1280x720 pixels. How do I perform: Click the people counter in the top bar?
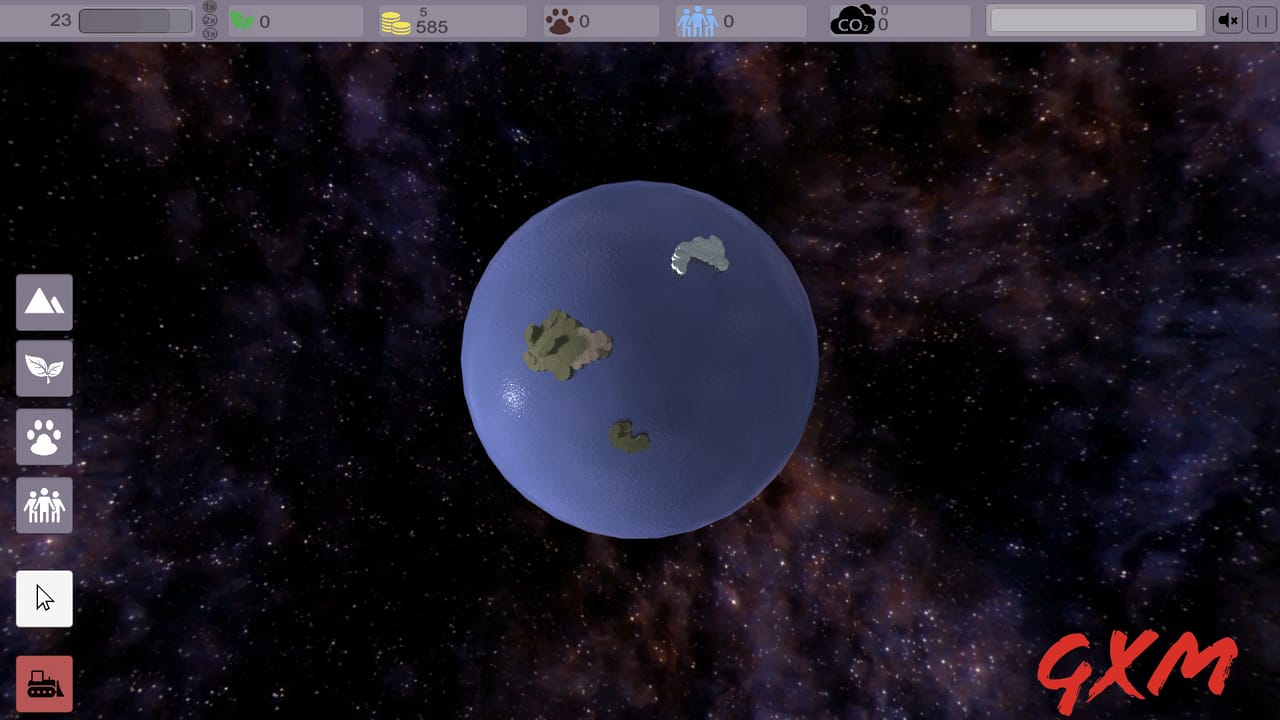pyautogui.click(x=697, y=20)
